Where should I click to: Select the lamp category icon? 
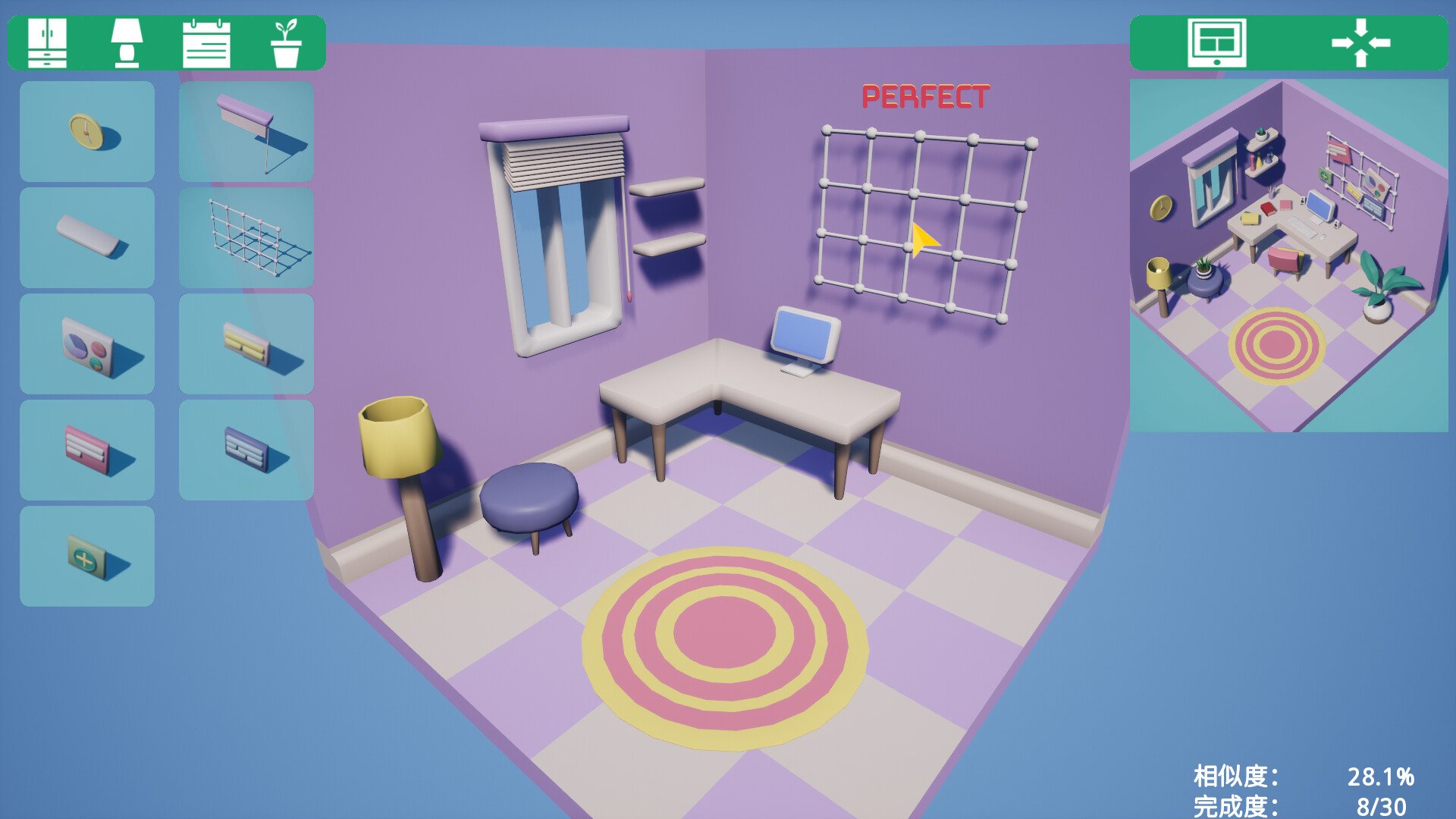[x=127, y=44]
